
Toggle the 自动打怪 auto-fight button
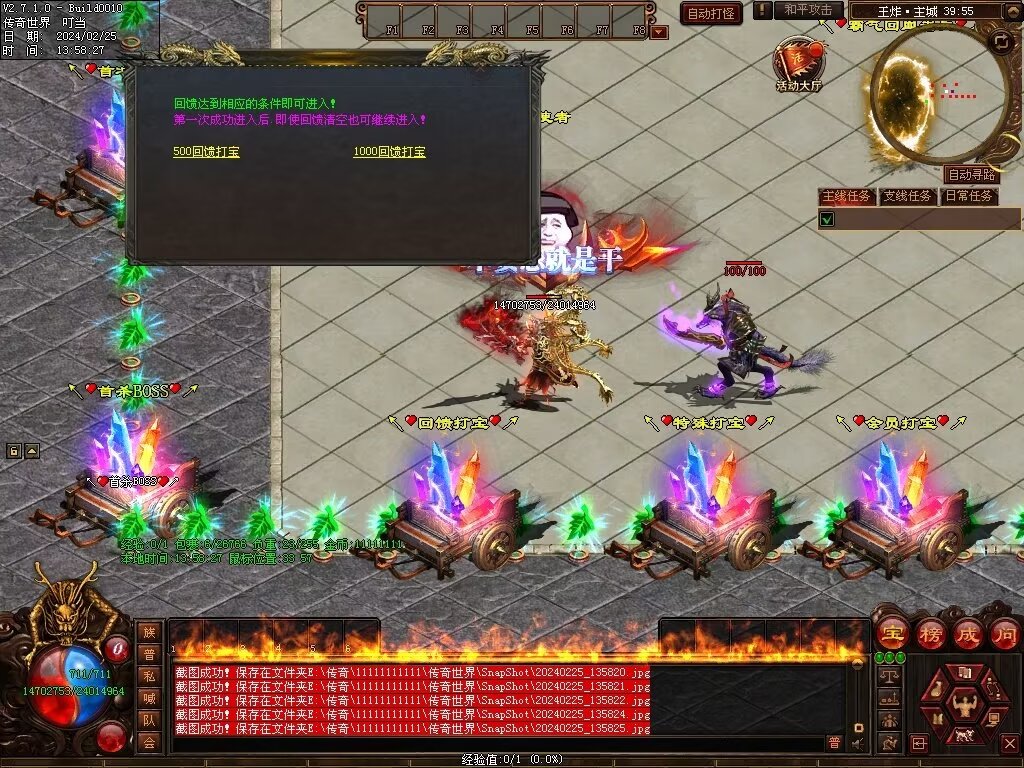click(x=711, y=13)
